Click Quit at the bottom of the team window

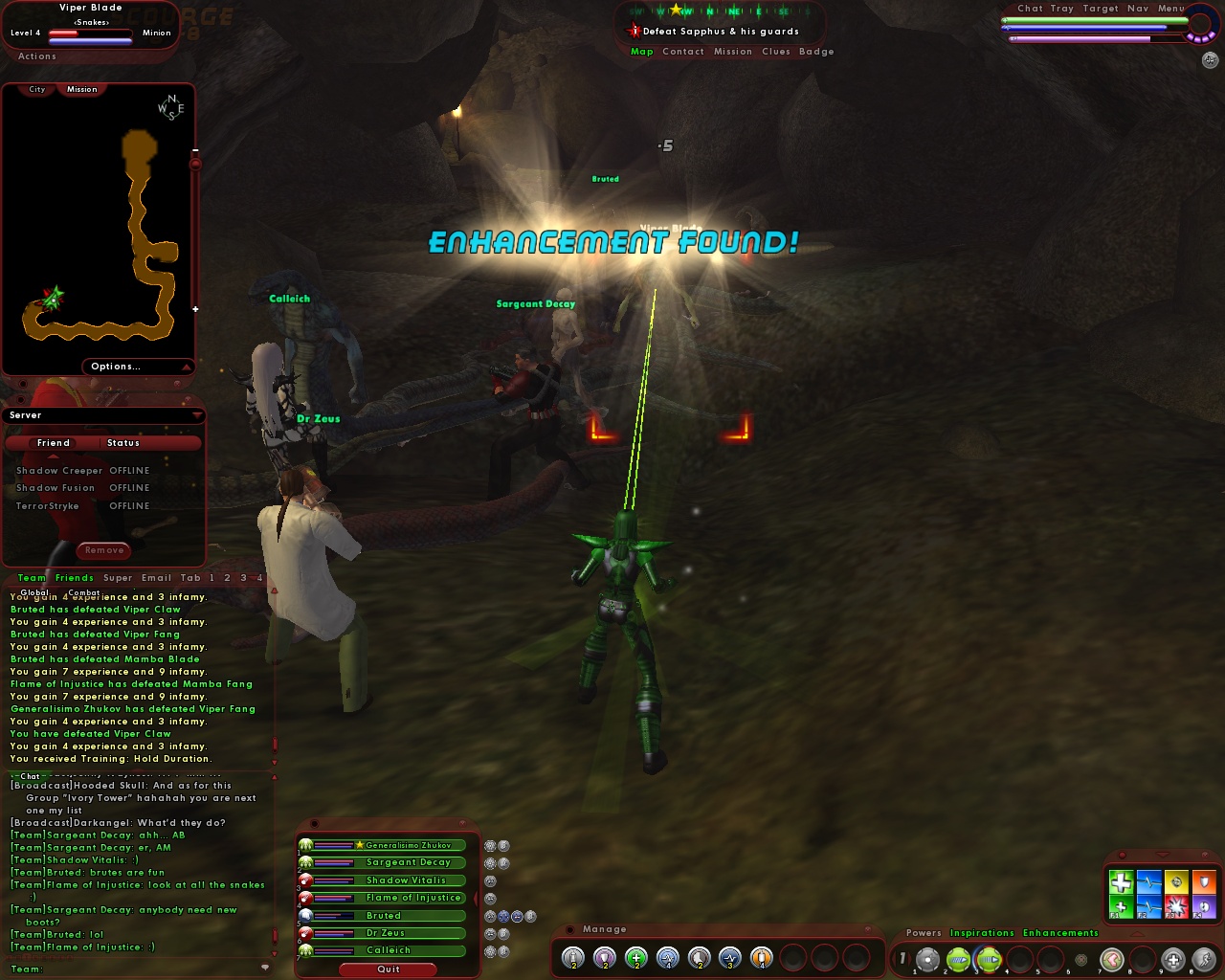[x=388, y=969]
